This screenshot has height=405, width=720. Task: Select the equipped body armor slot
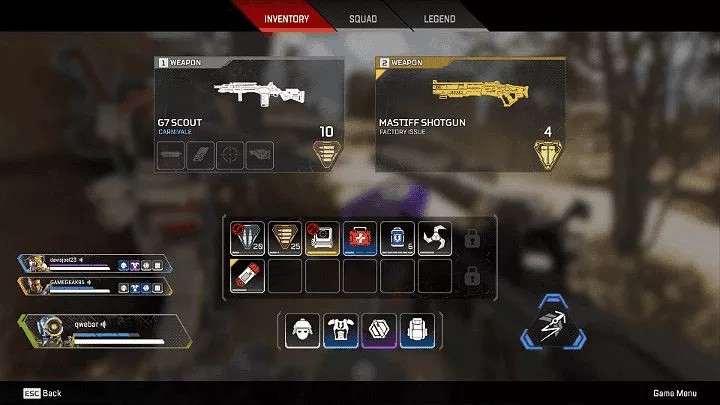[338, 330]
